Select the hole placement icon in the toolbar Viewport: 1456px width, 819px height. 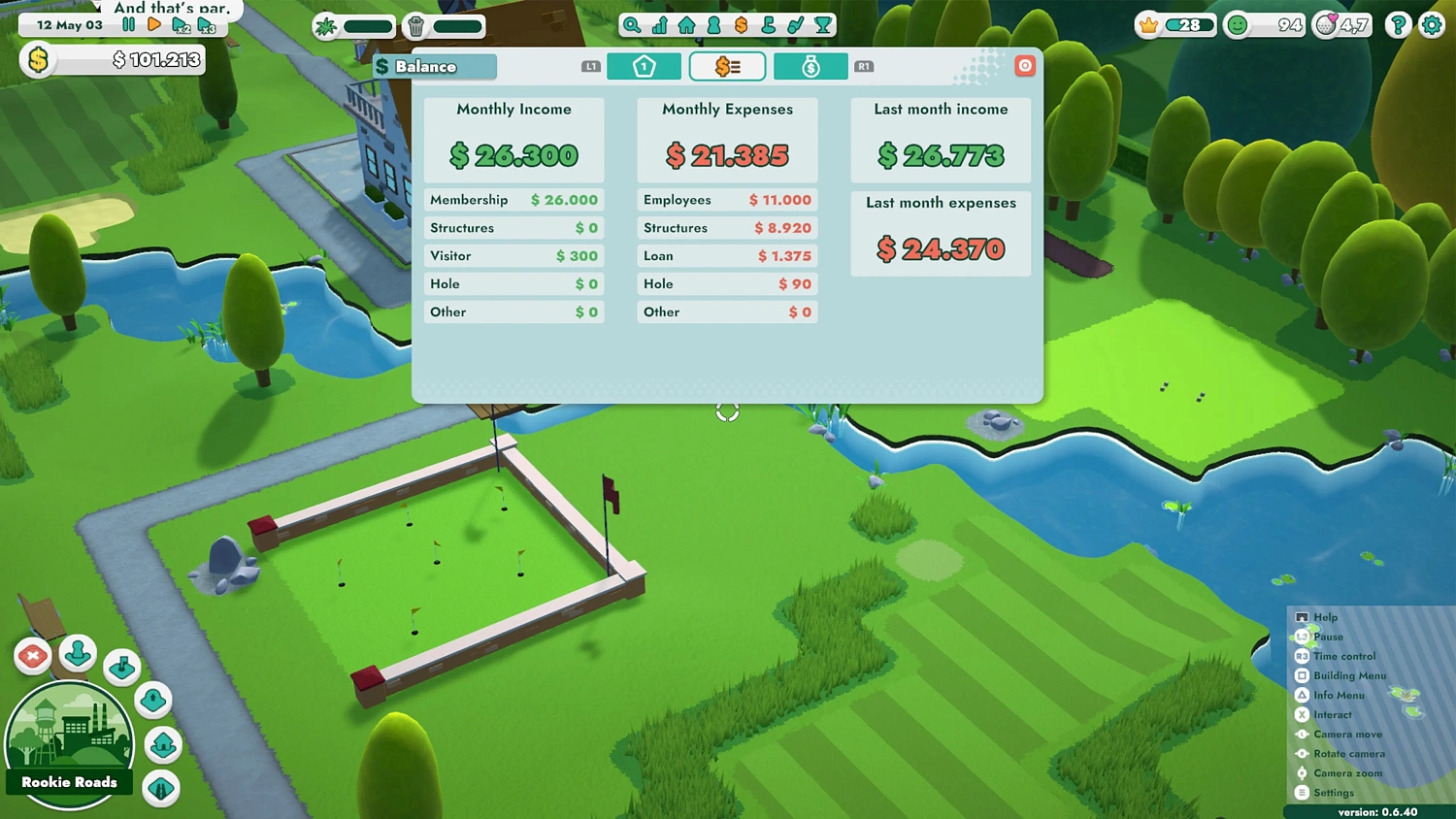(x=769, y=25)
